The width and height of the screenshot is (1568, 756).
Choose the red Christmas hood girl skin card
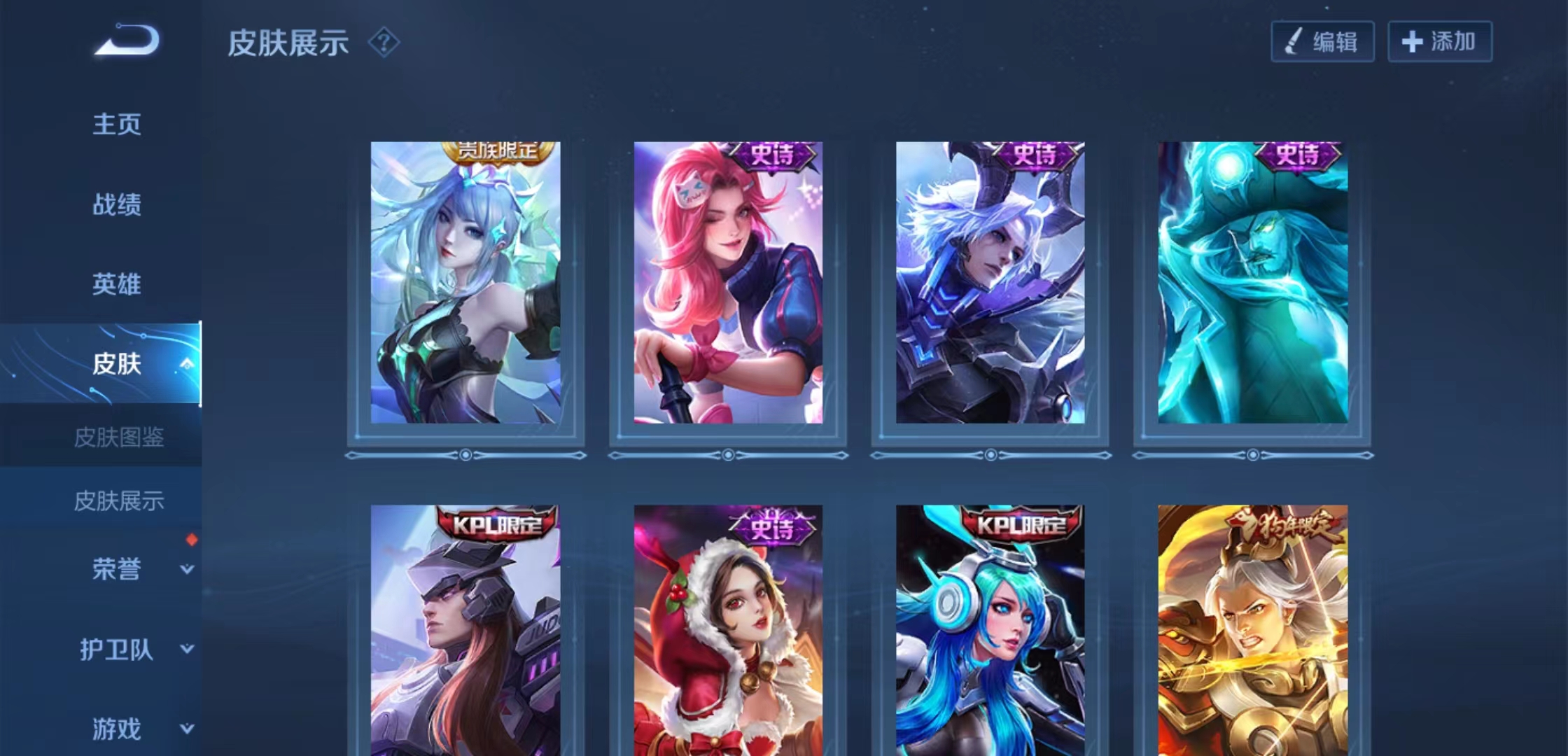click(x=728, y=630)
